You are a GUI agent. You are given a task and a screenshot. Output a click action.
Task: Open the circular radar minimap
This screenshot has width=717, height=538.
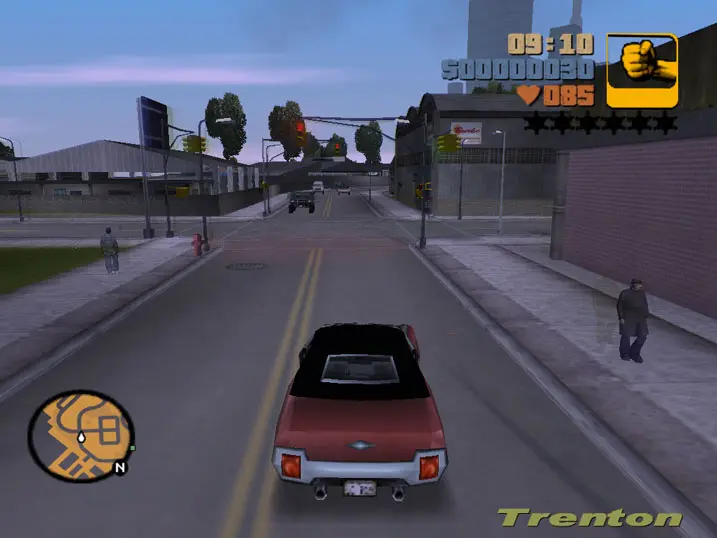tap(81, 435)
